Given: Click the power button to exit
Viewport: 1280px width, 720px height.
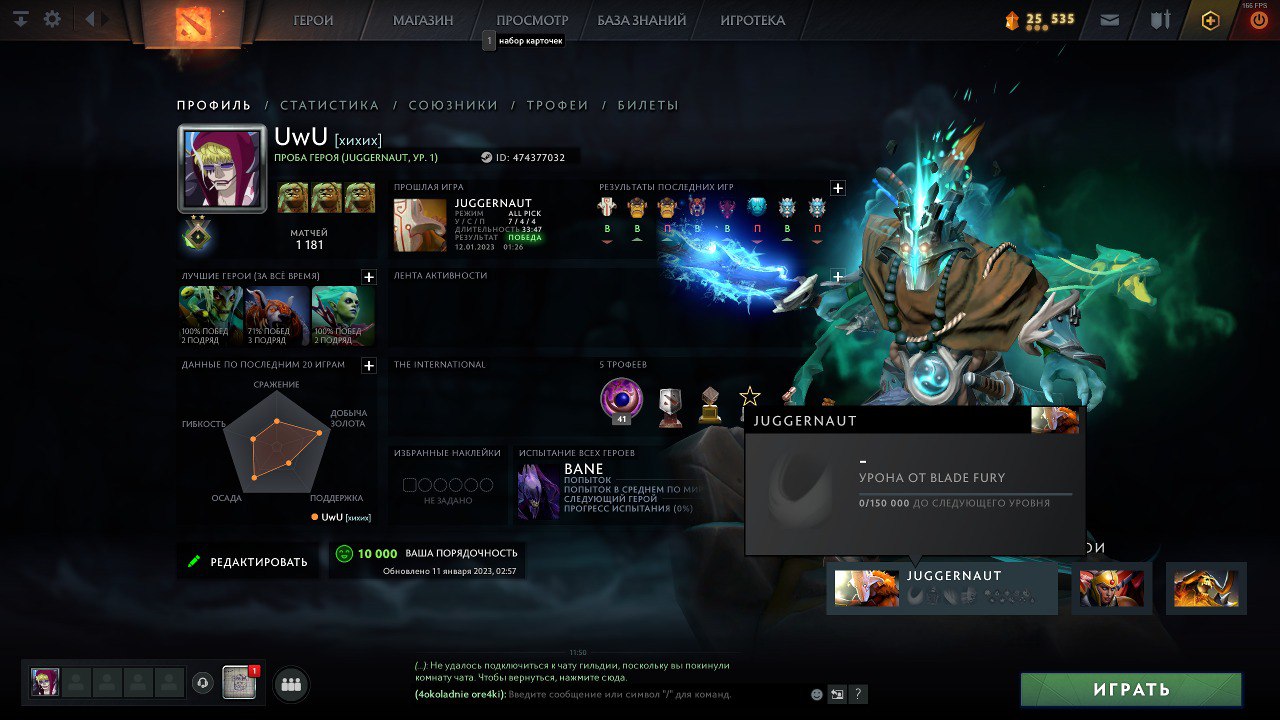Looking at the screenshot, I should coord(1258,19).
